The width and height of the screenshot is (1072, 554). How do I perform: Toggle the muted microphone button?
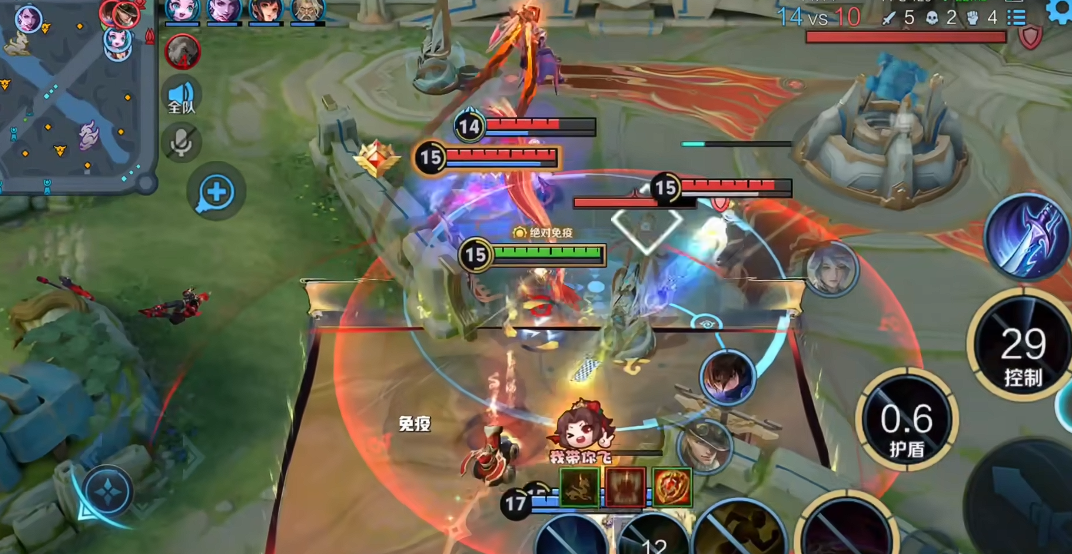tap(181, 142)
